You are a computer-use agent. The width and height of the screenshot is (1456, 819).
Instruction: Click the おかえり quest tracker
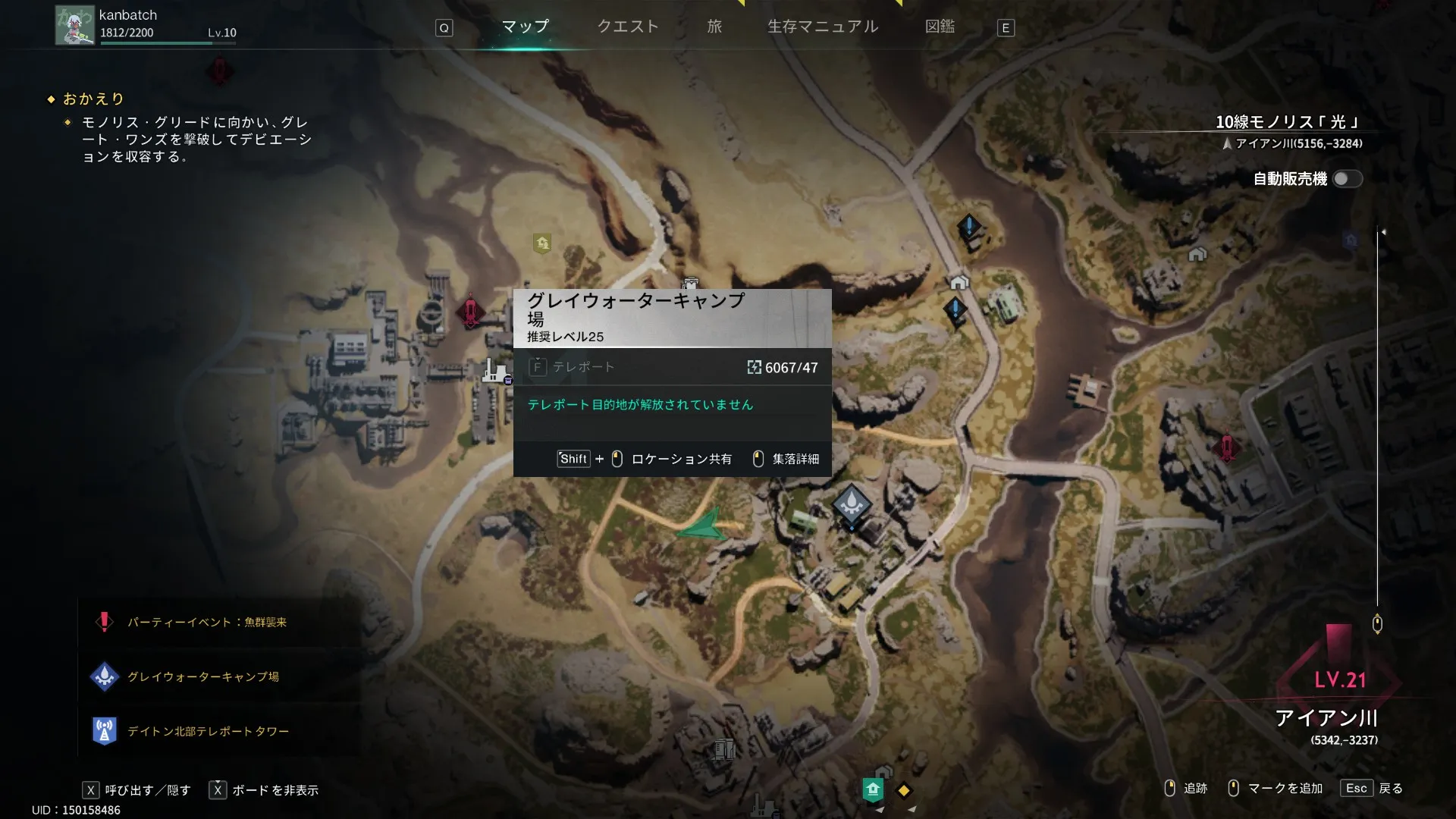tap(93, 99)
